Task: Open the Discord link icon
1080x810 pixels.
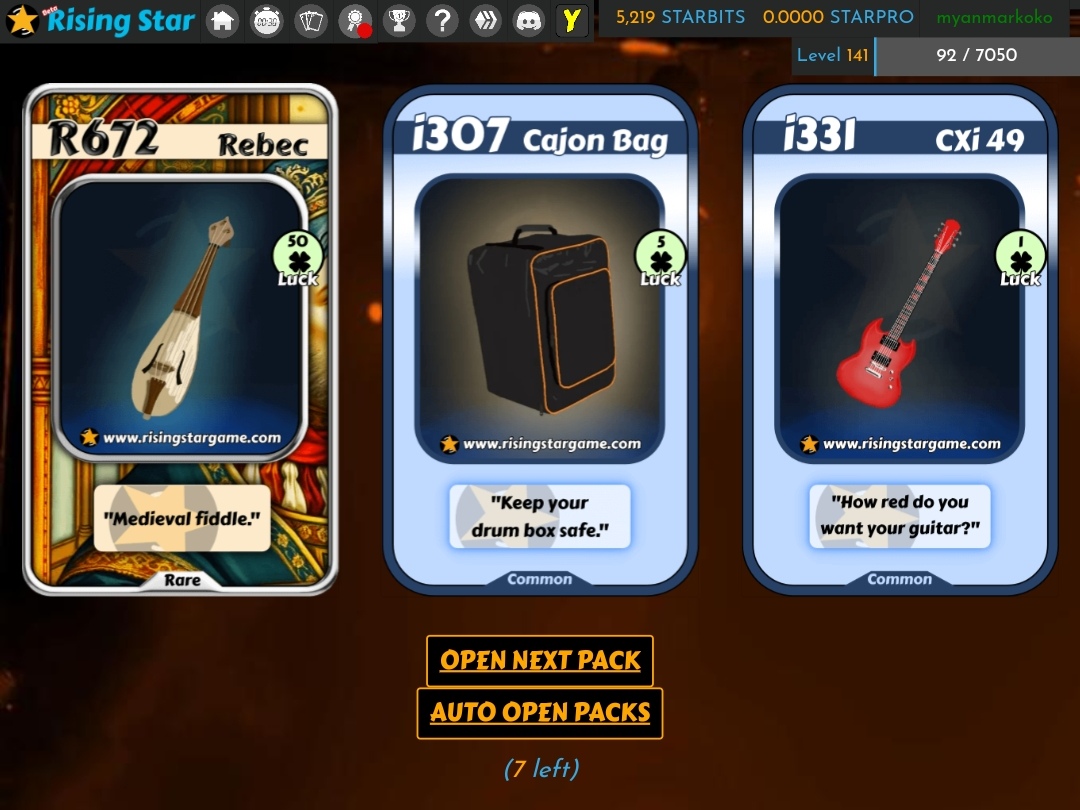Action: 528,21
